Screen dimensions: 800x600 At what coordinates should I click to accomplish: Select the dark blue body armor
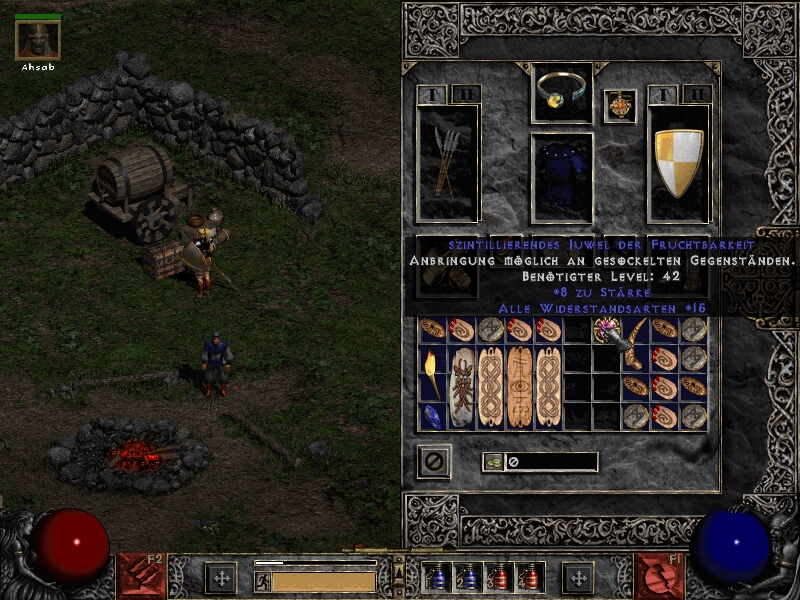click(561, 176)
